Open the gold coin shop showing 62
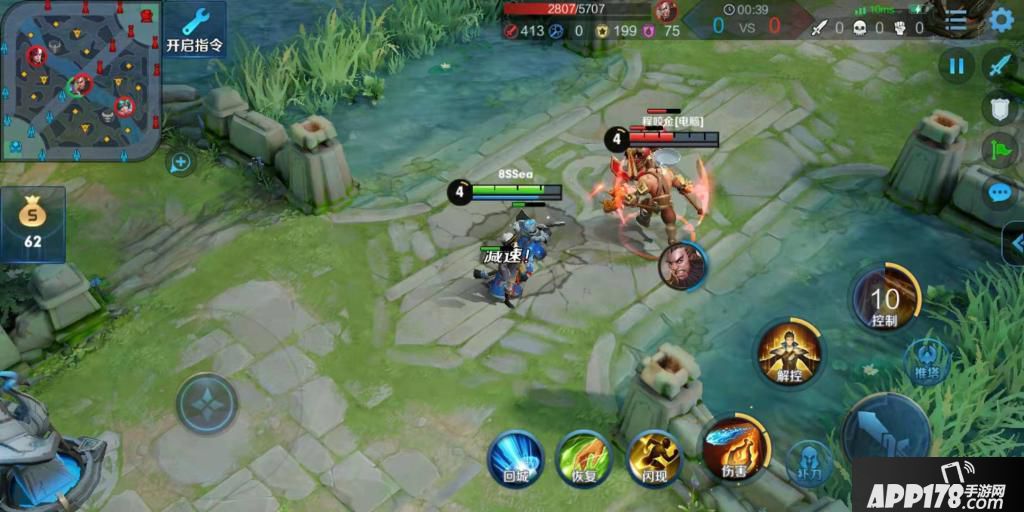The image size is (1024, 512). (x=33, y=224)
